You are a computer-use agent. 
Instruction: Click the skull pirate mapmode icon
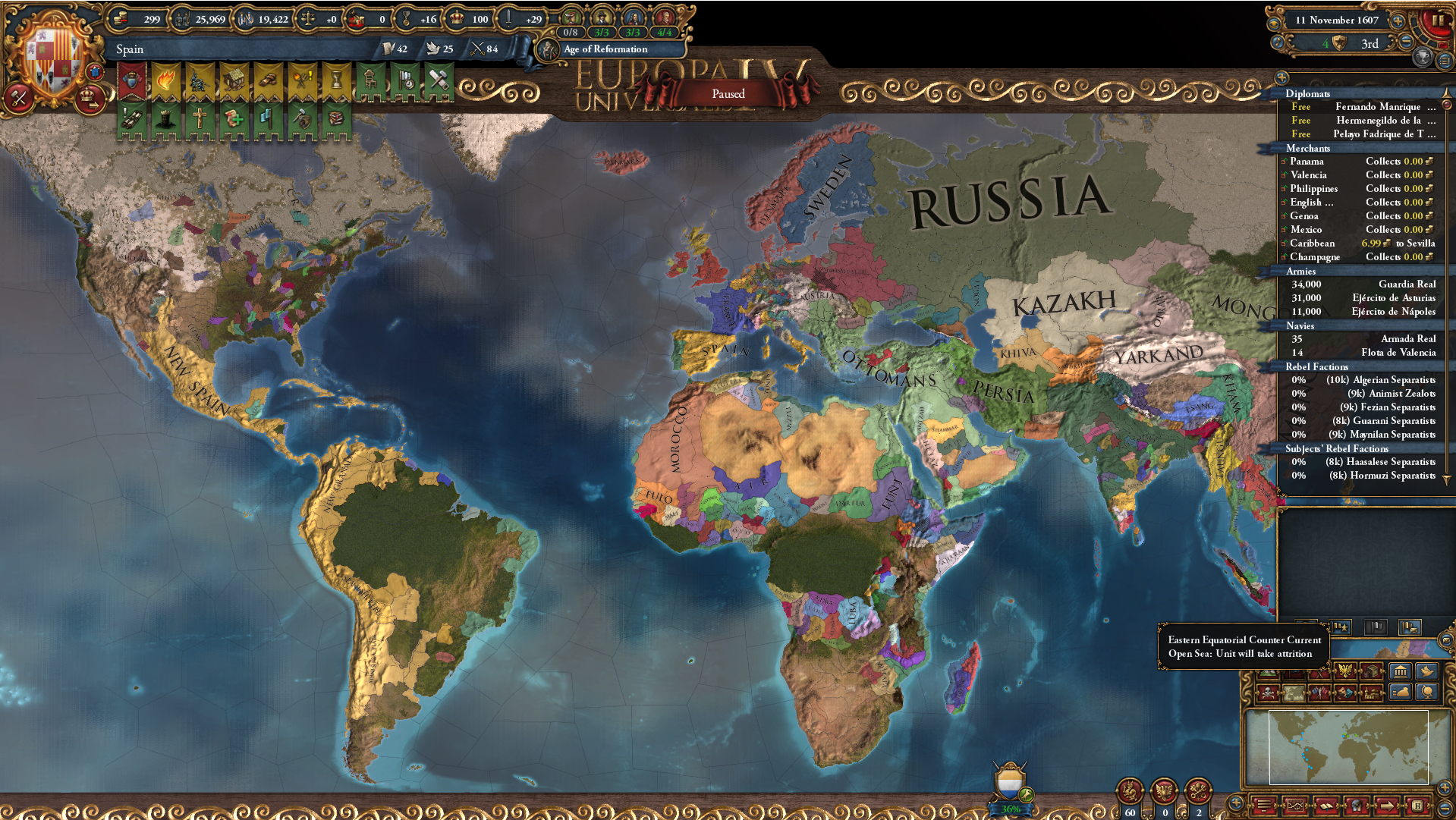tap(1269, 693)
